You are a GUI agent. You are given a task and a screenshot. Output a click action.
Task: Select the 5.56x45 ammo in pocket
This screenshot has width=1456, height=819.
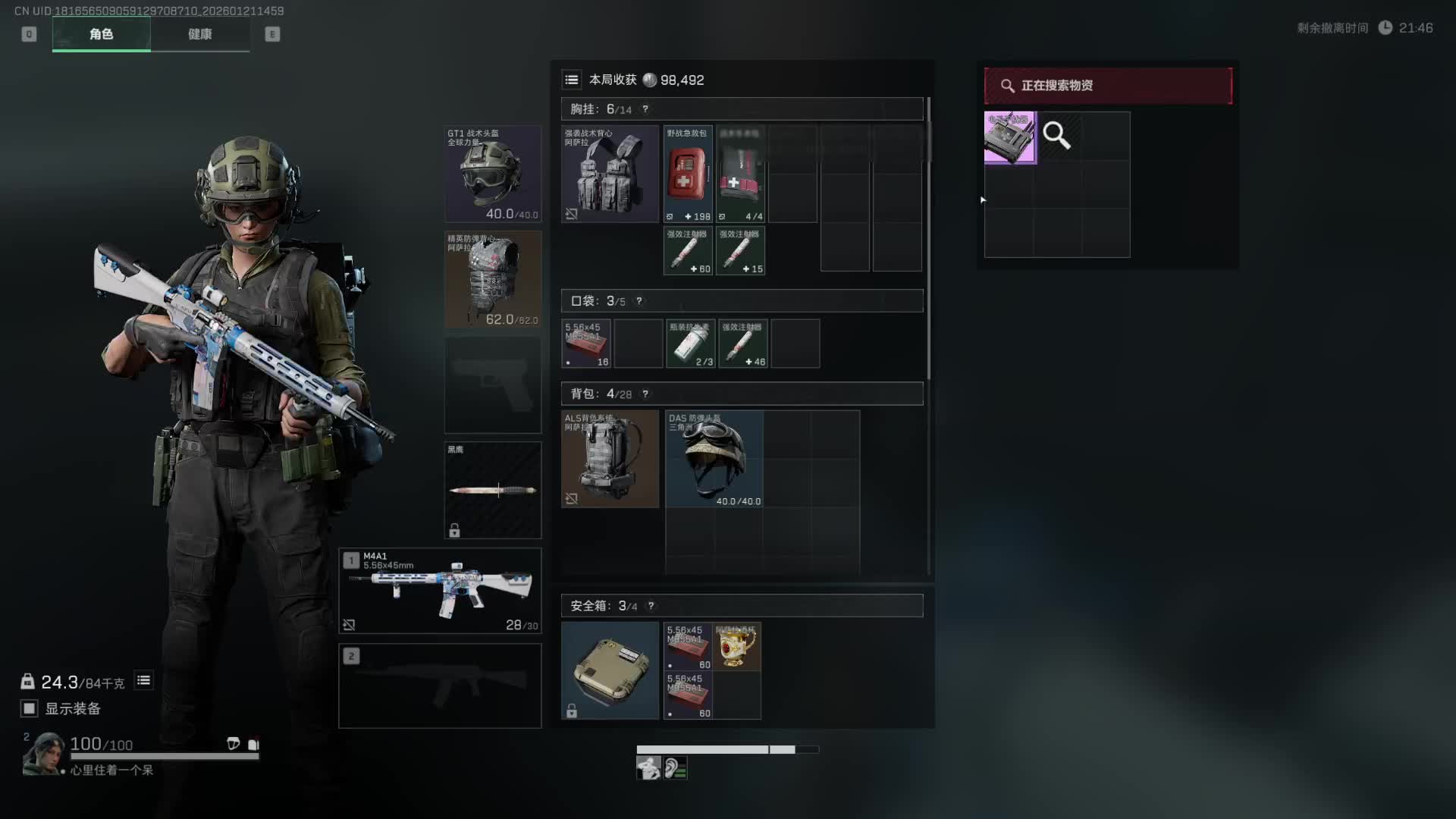pos(586,344)
